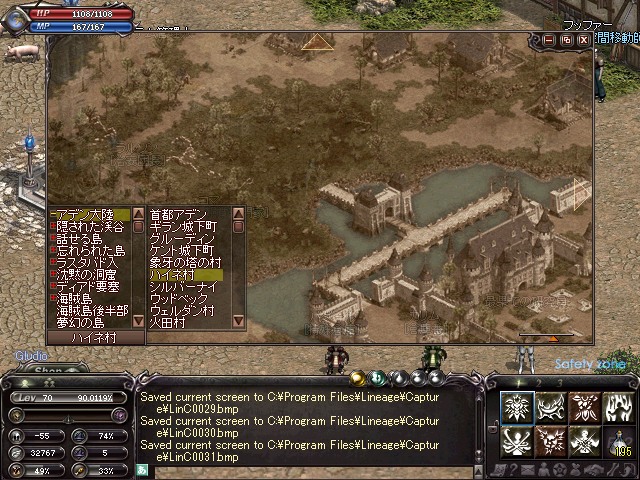Click the gold orb above the chat log
This screenshot has height=480, width=640.
tap(357, 378)
